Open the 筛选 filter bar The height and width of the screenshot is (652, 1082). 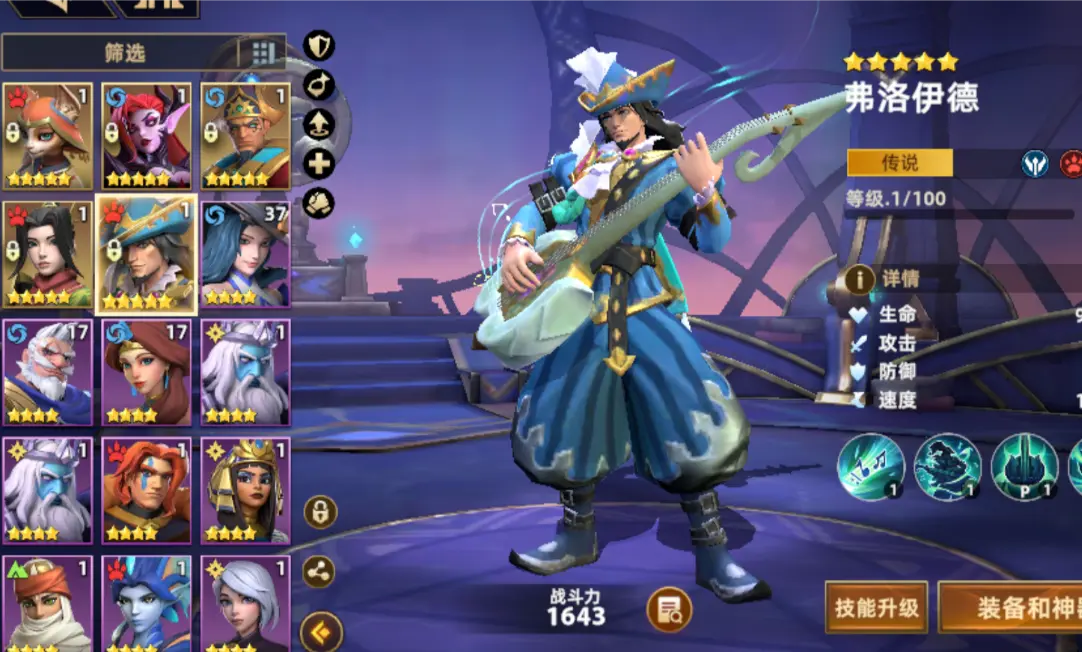125,52
